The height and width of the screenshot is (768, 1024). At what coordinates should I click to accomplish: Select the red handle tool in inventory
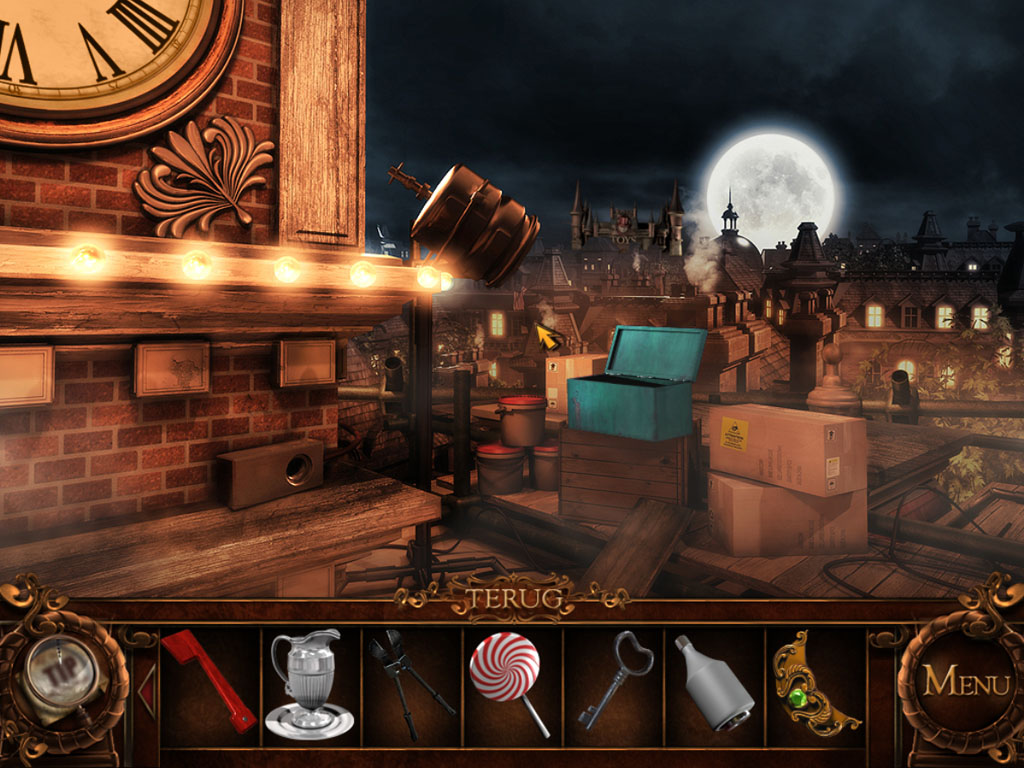[208, 680]
